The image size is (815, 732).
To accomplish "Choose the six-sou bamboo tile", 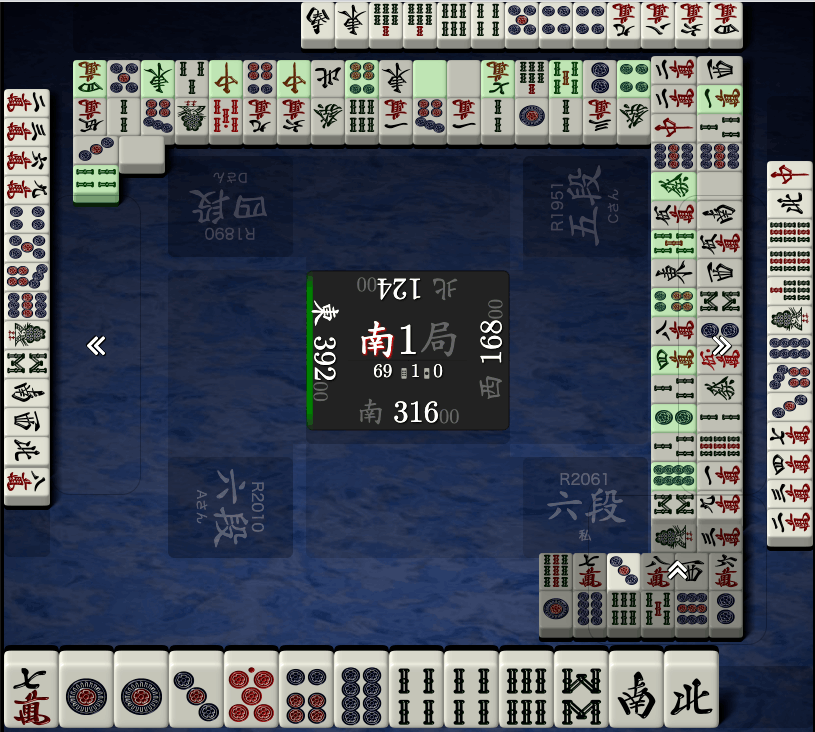I will 525,690.
